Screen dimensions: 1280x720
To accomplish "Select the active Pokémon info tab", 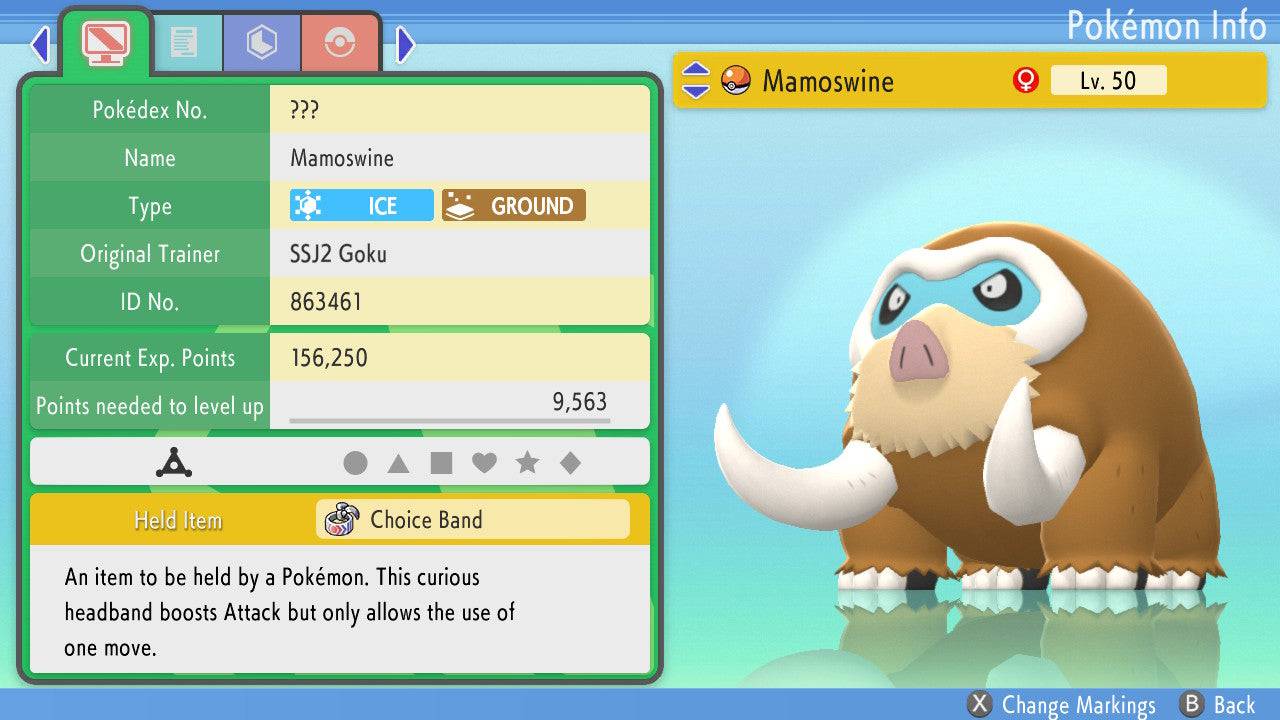I will point(106,42).
